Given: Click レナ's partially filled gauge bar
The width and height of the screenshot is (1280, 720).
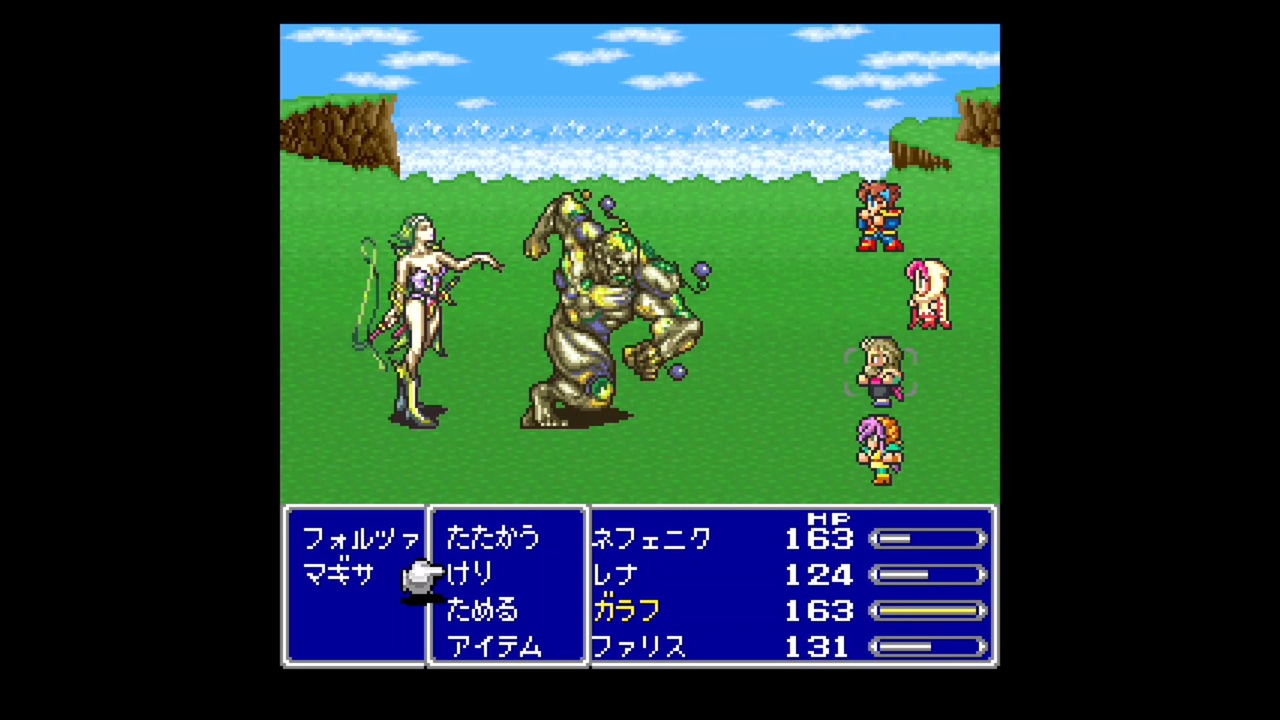Looking at the screenshot, I should coord(928,574).
